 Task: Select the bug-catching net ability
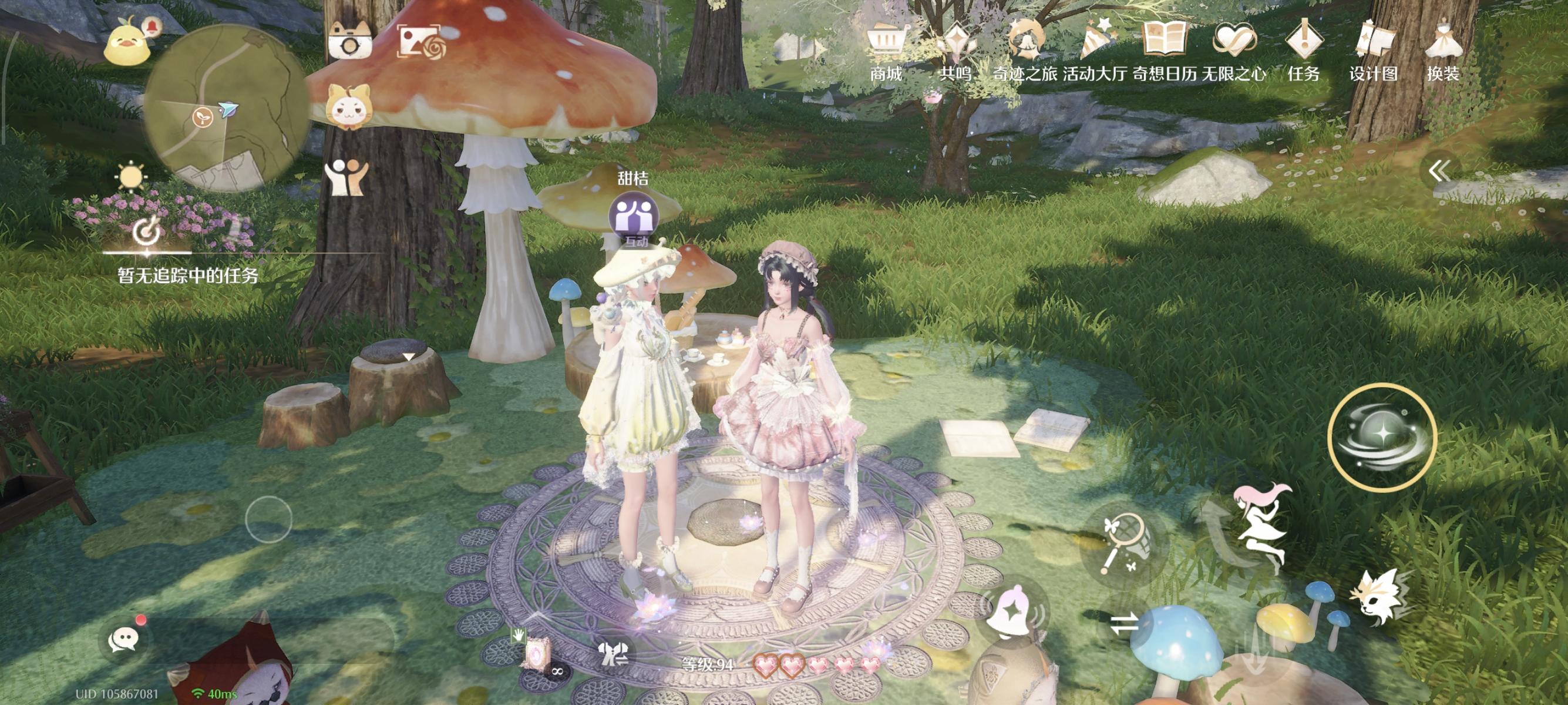coord(1123,543)
